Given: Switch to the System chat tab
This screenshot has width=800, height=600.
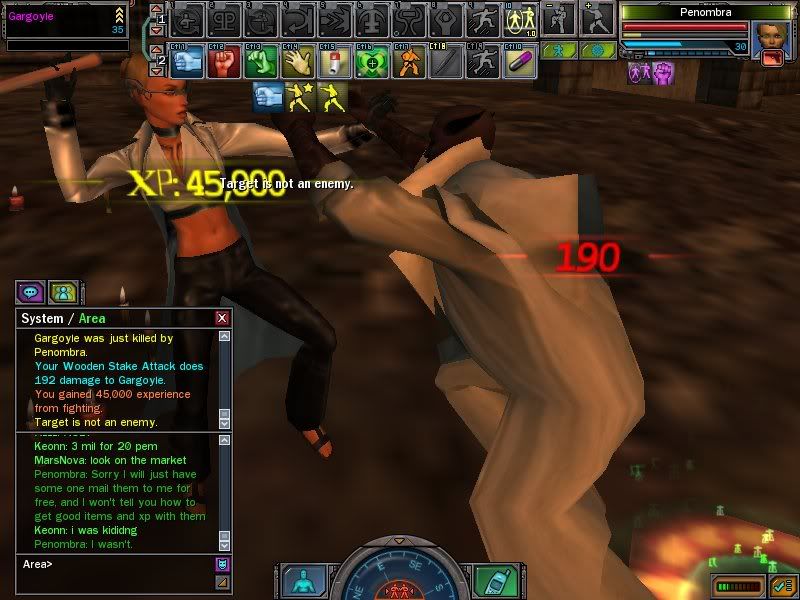Looking at the screenshot, I should (x=42, y=319).
